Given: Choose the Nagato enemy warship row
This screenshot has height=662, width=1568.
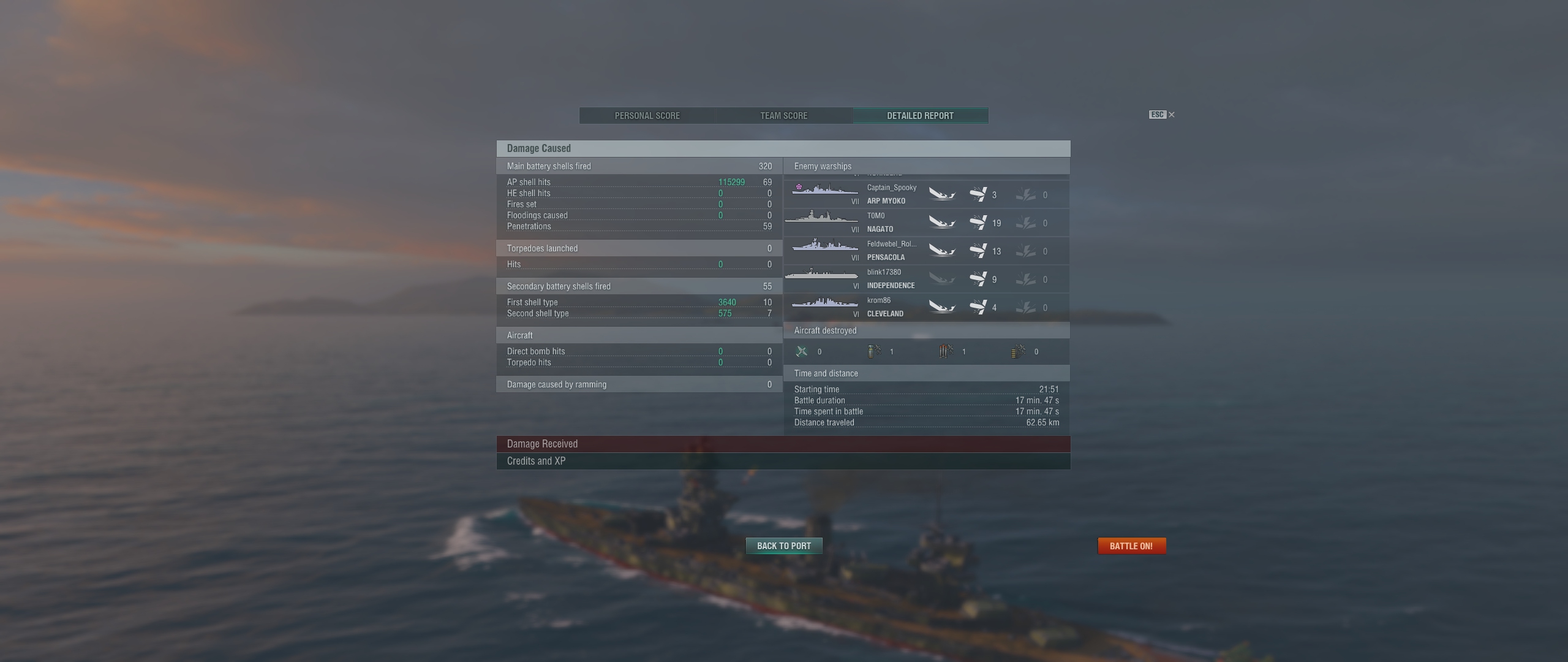Looking at the screenshot, I should point(925,223).
